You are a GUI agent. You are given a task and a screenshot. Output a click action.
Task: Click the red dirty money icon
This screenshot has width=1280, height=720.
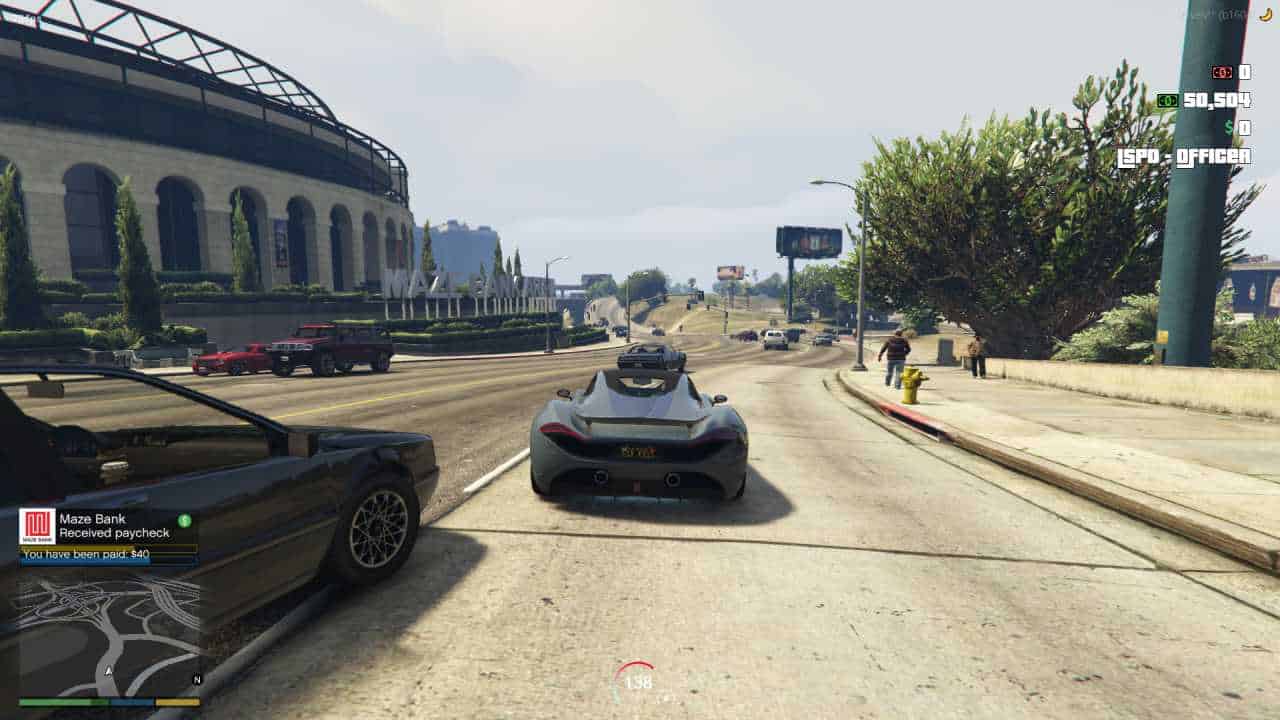pos(1222,71)
